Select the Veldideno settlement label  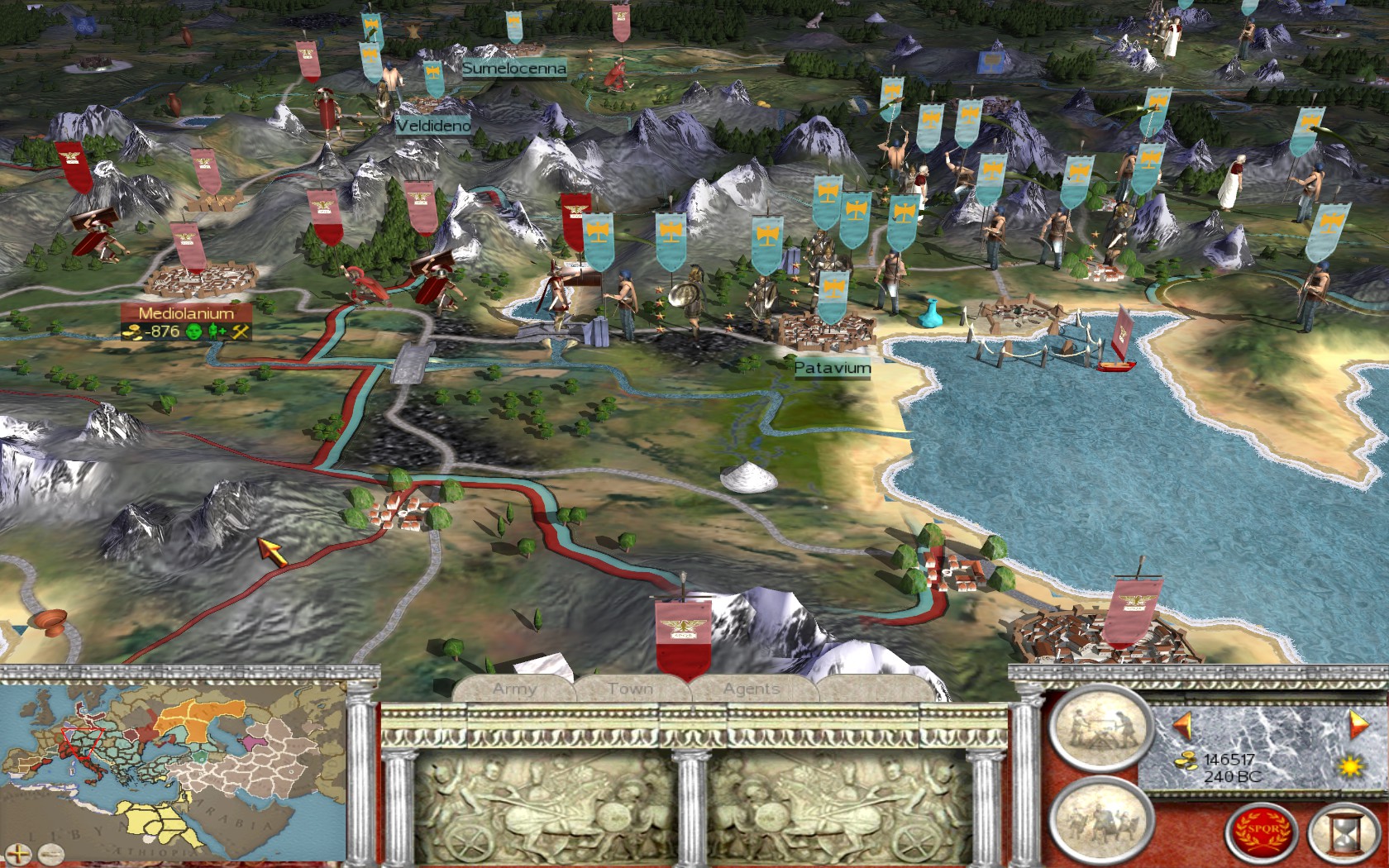tap(433, 126)
